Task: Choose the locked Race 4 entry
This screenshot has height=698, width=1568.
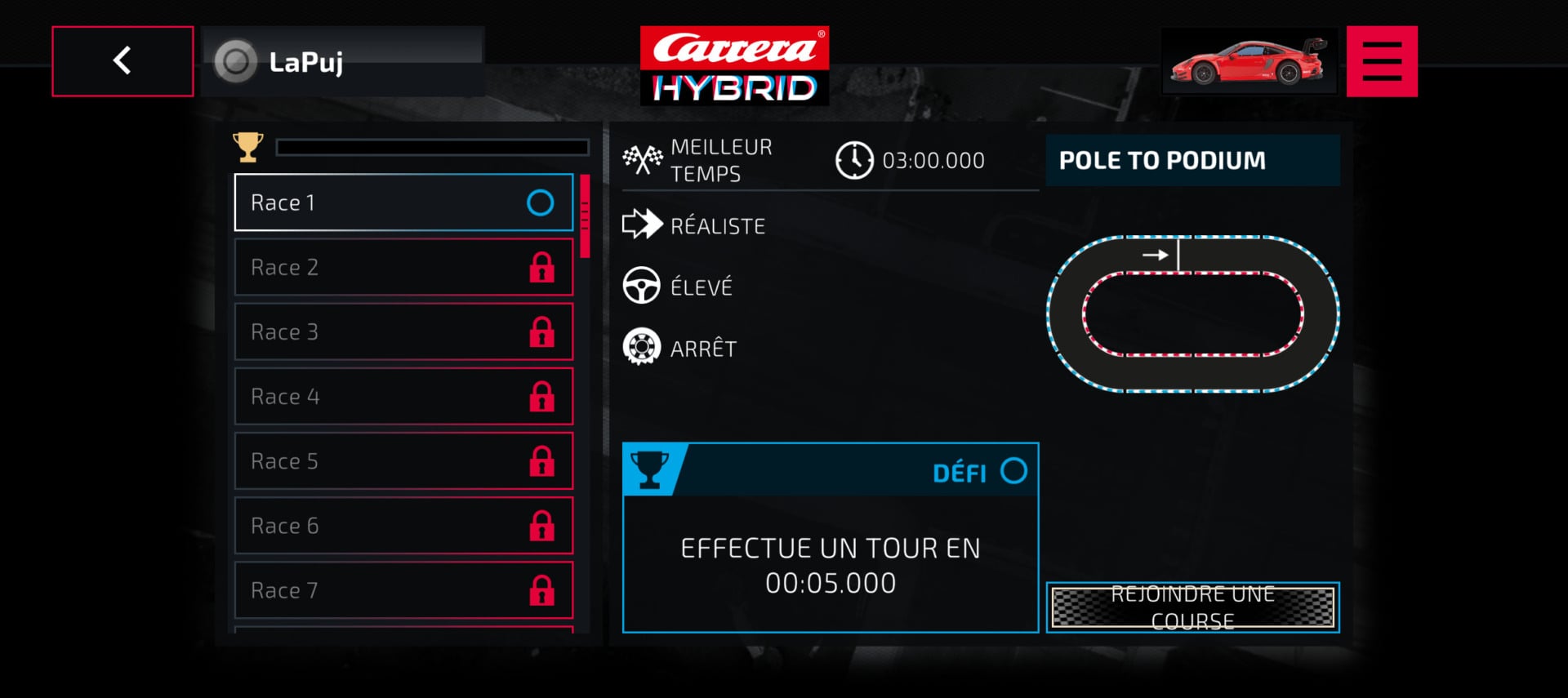Action: [x=403, y=396]
